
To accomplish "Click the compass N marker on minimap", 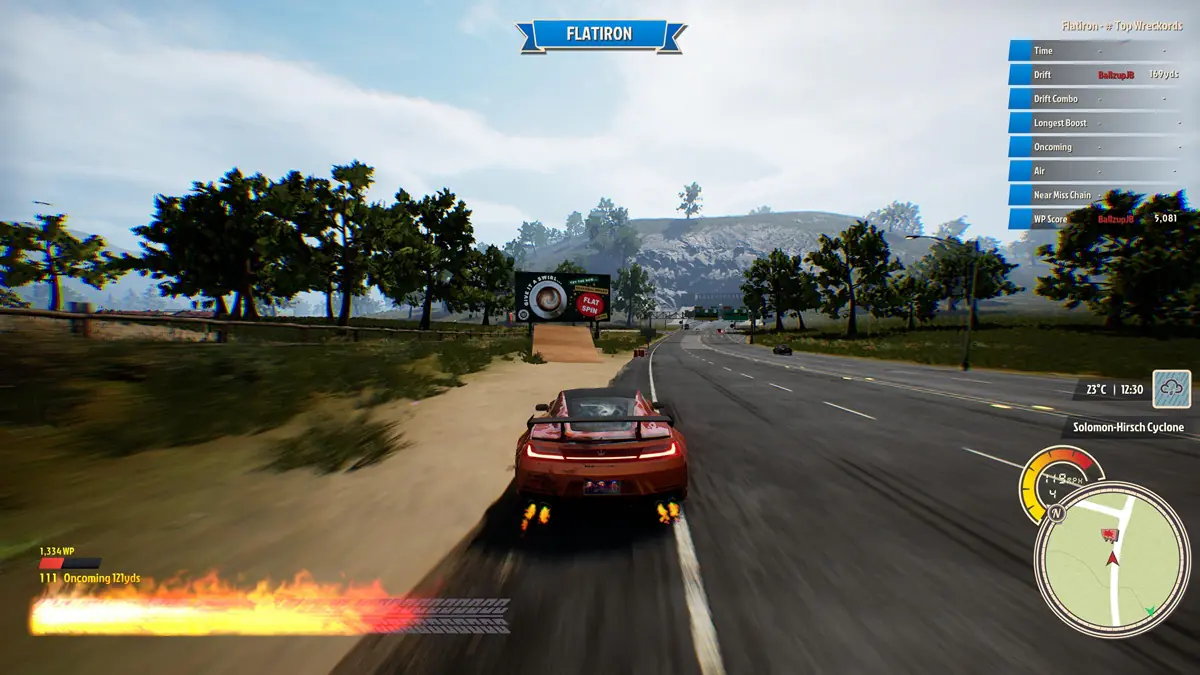I will (x=1056, y=512).
